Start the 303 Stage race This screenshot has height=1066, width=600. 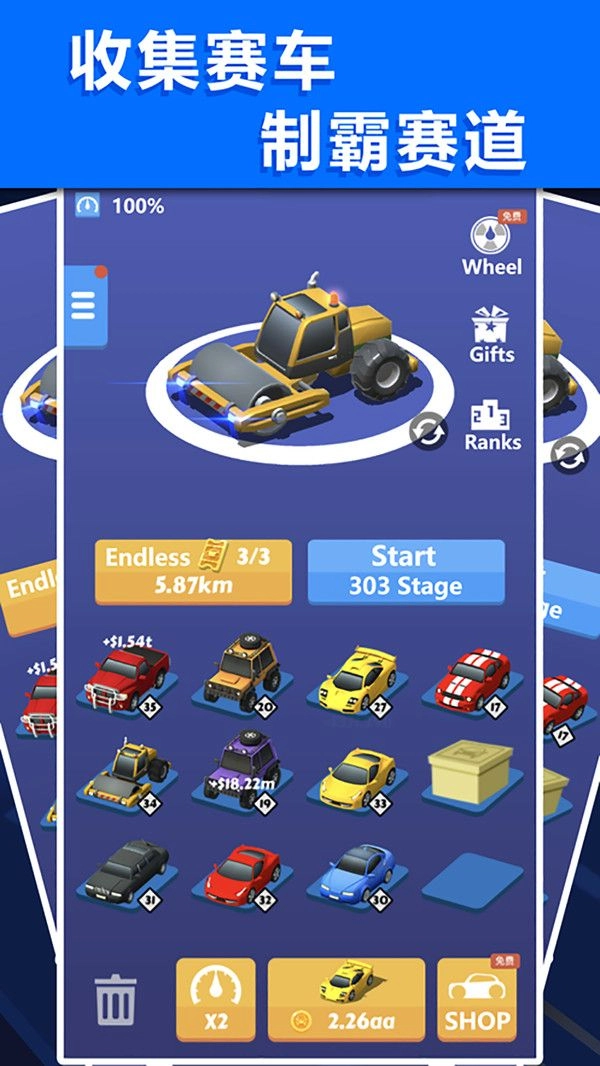click(x=405, y=572)
